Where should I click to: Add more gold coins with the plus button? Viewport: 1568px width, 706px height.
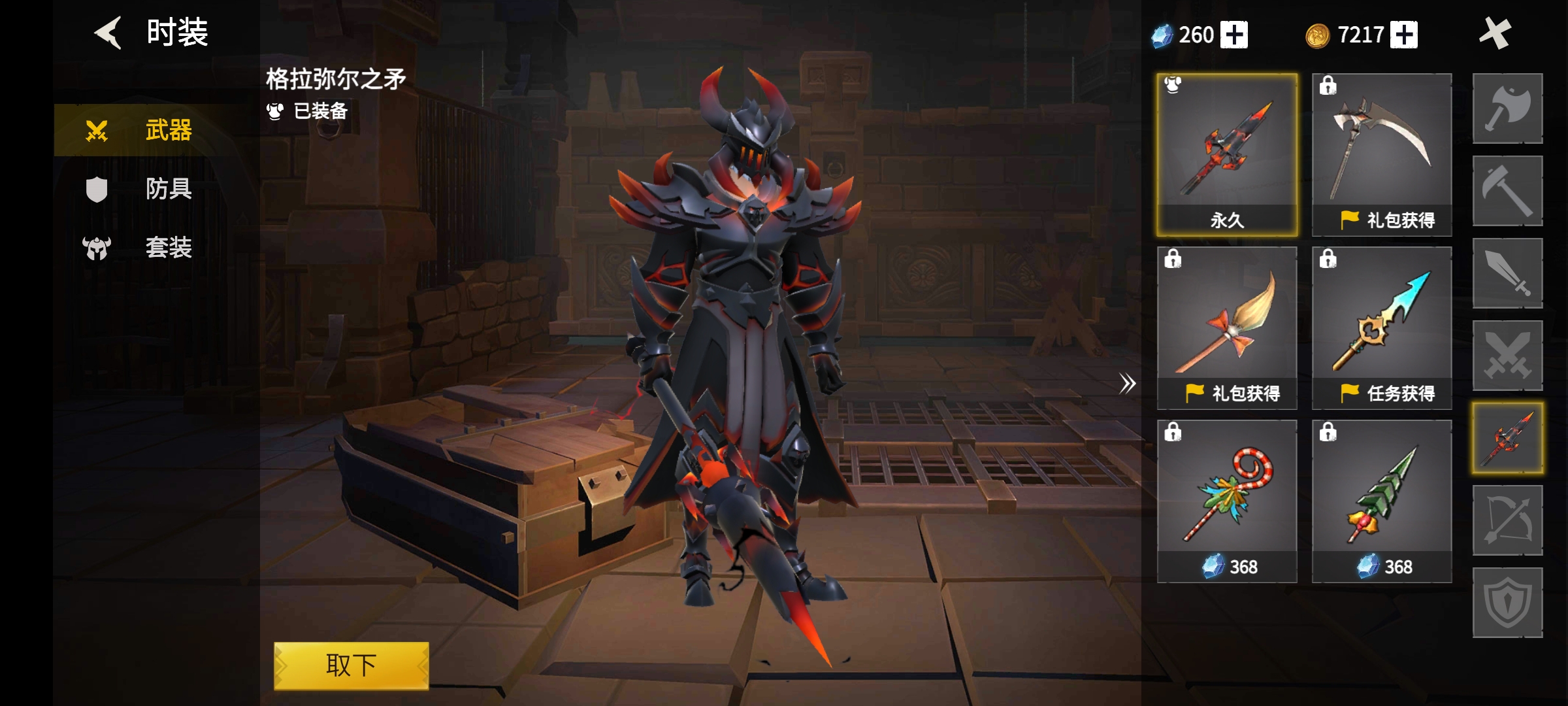(x=1404, y=35)
